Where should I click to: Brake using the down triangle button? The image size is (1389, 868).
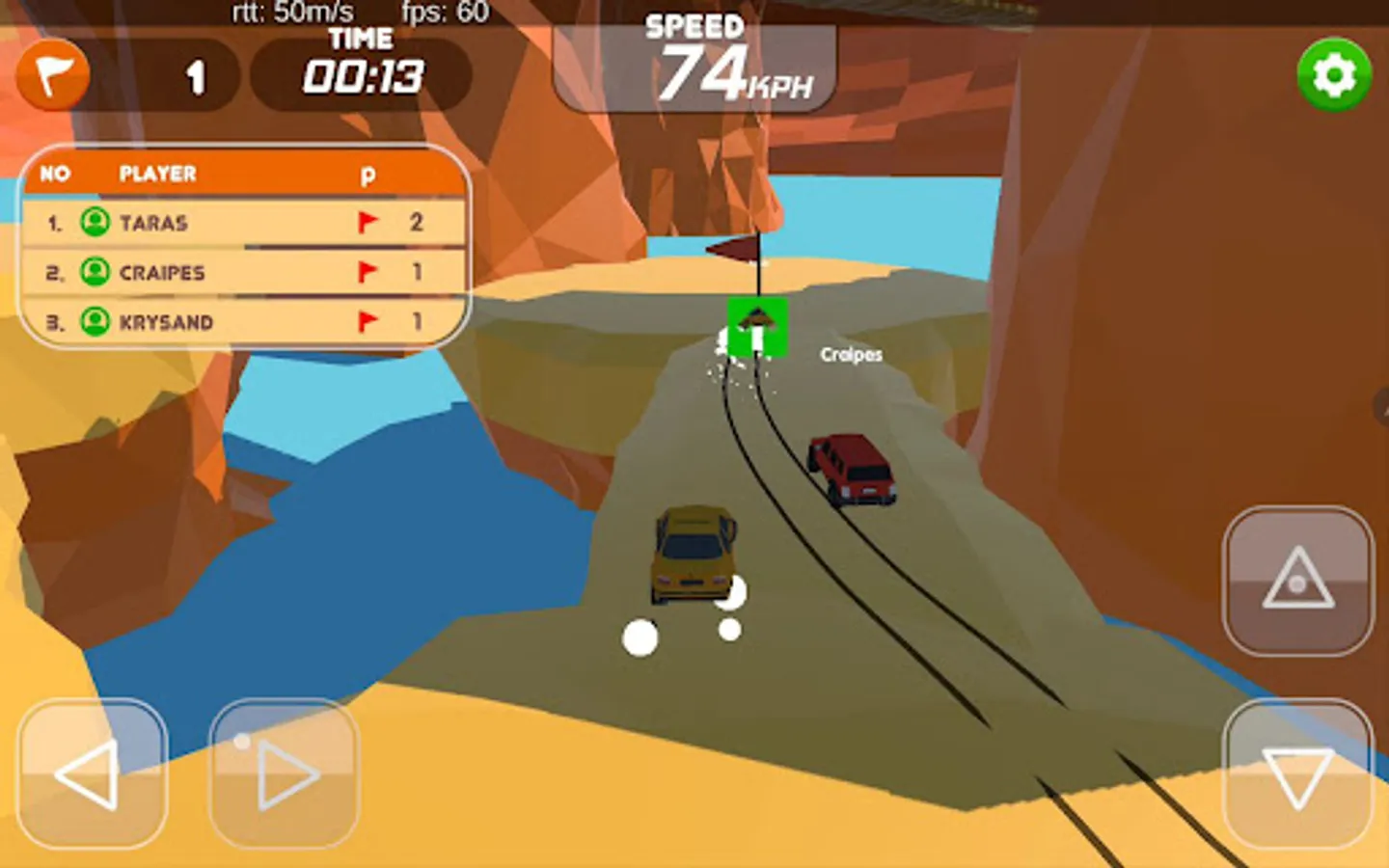point(1297,773)
